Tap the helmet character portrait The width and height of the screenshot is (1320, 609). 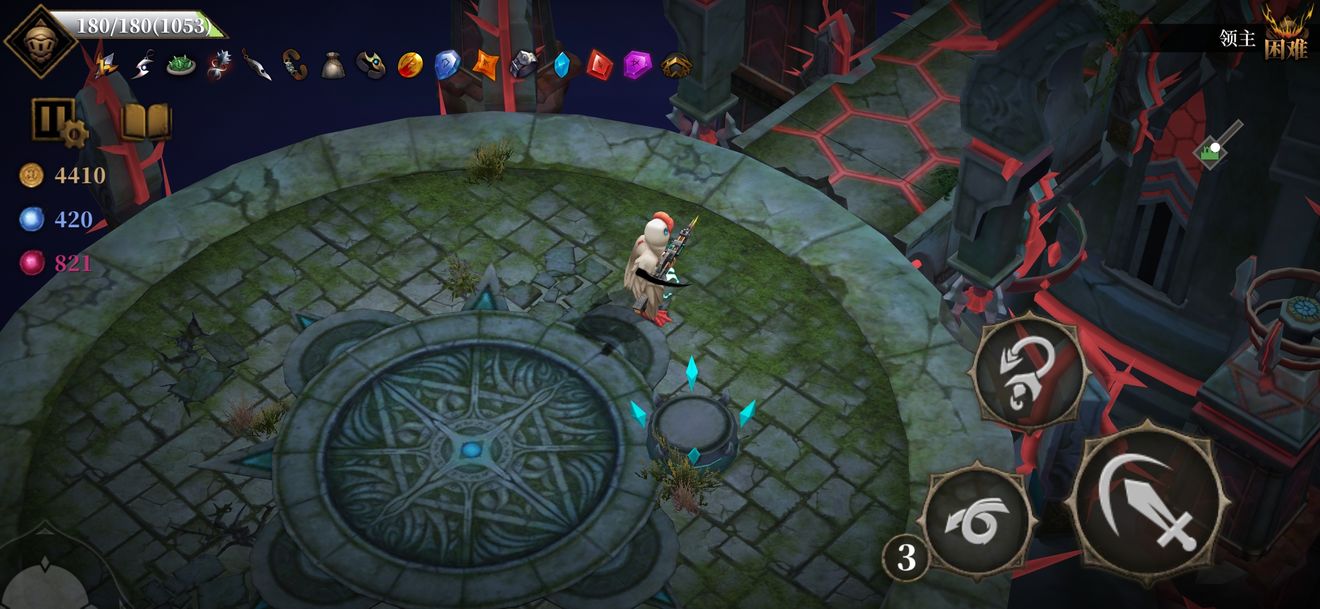(x=40, y=40)
